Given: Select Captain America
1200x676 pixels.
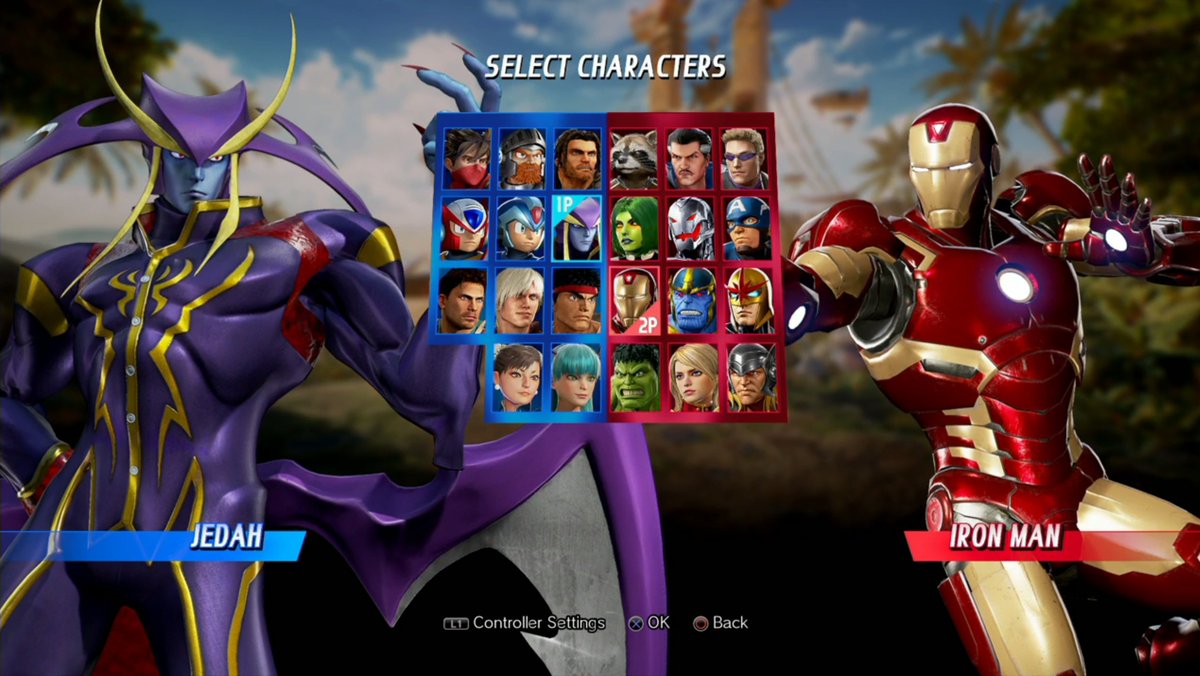Looking at the screenshot, I should [747, 228].
